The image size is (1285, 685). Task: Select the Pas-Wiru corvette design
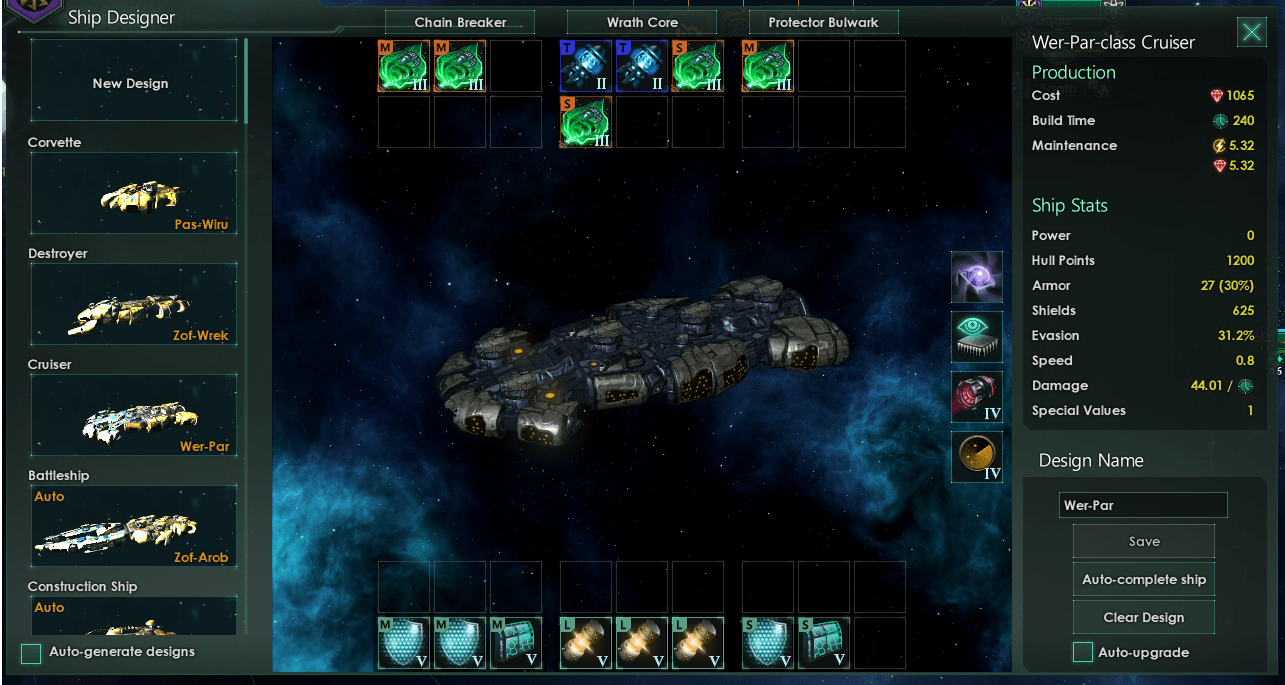tap(134, 194)
